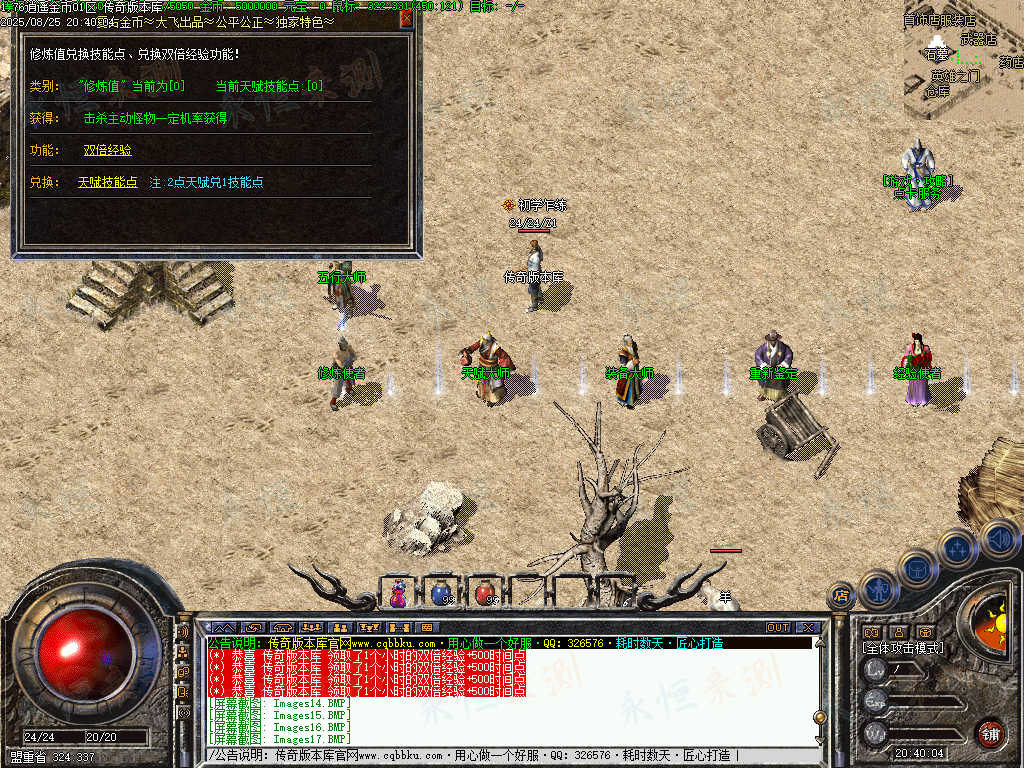Open the 店 shop round button

click(x=842, y=596)
